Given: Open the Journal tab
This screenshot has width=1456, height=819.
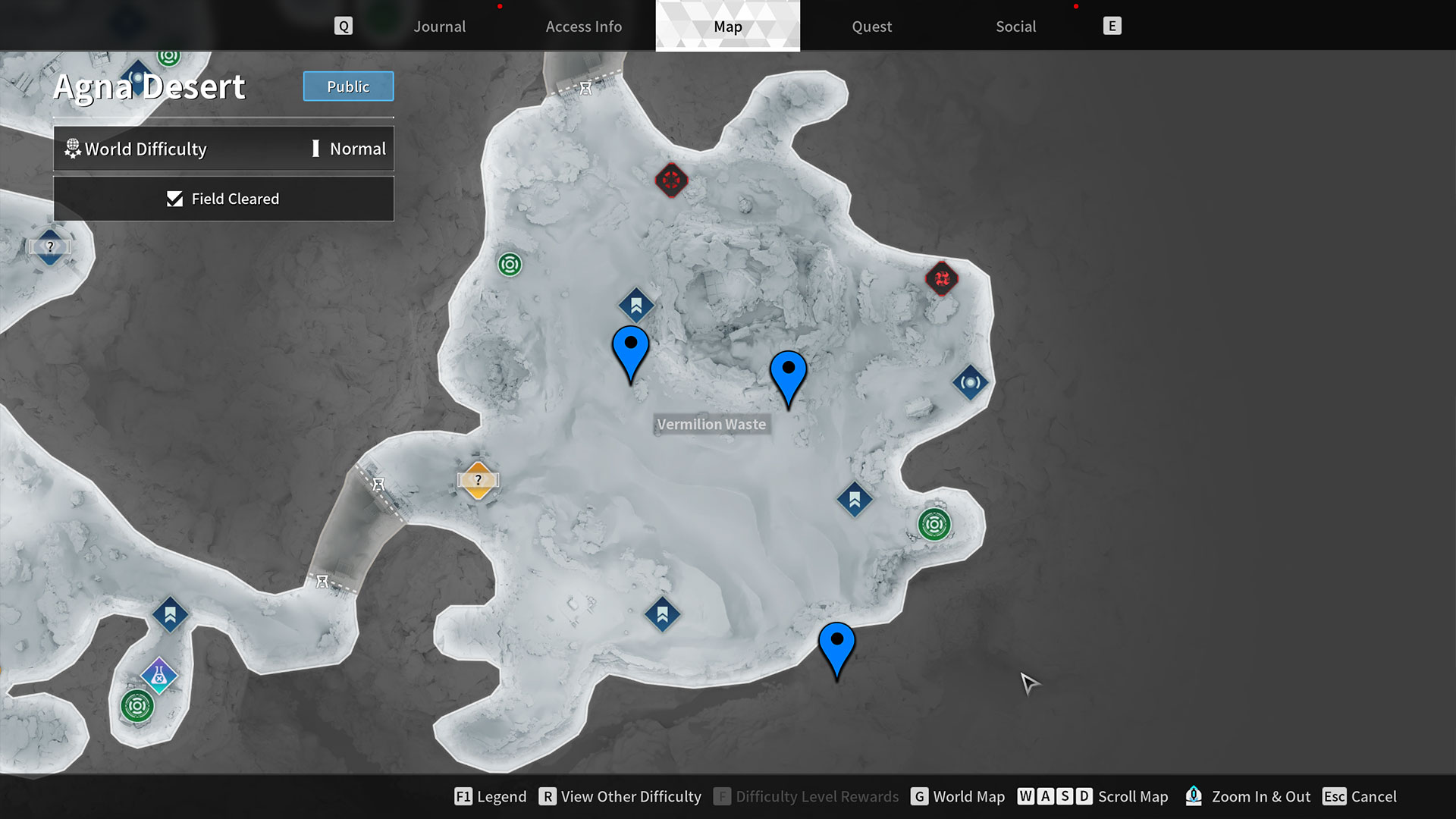Looking at the screenshot, I should click(x=439, y=26).
